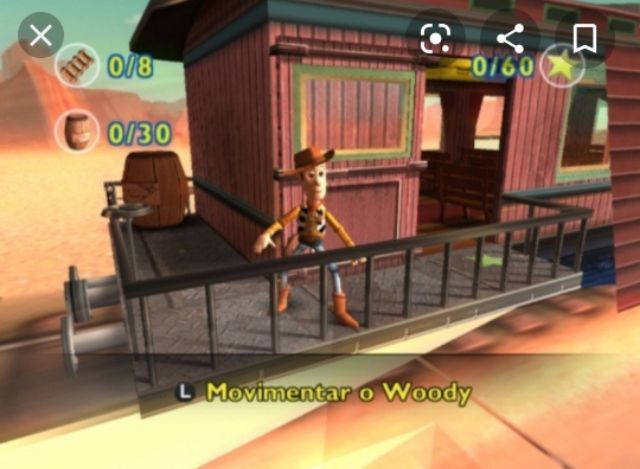Tap the share icon
Screen dimensions: 640x469
511,38
